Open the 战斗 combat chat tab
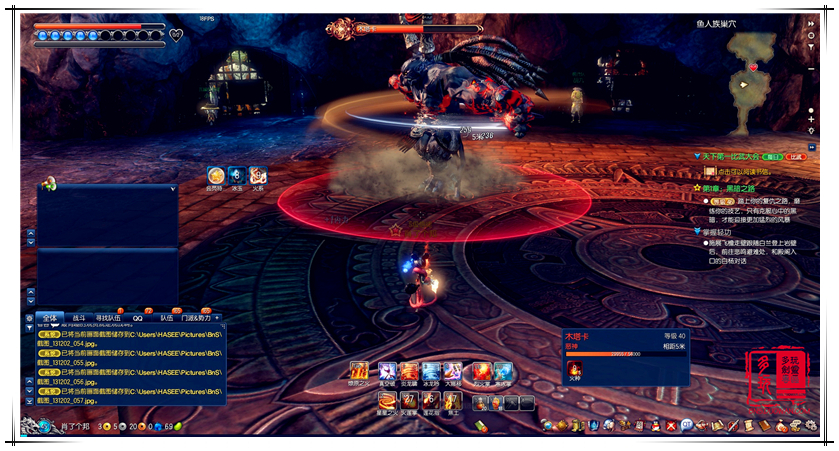Image resolution: width=839 pixels, height=451 pixels. 79,318
